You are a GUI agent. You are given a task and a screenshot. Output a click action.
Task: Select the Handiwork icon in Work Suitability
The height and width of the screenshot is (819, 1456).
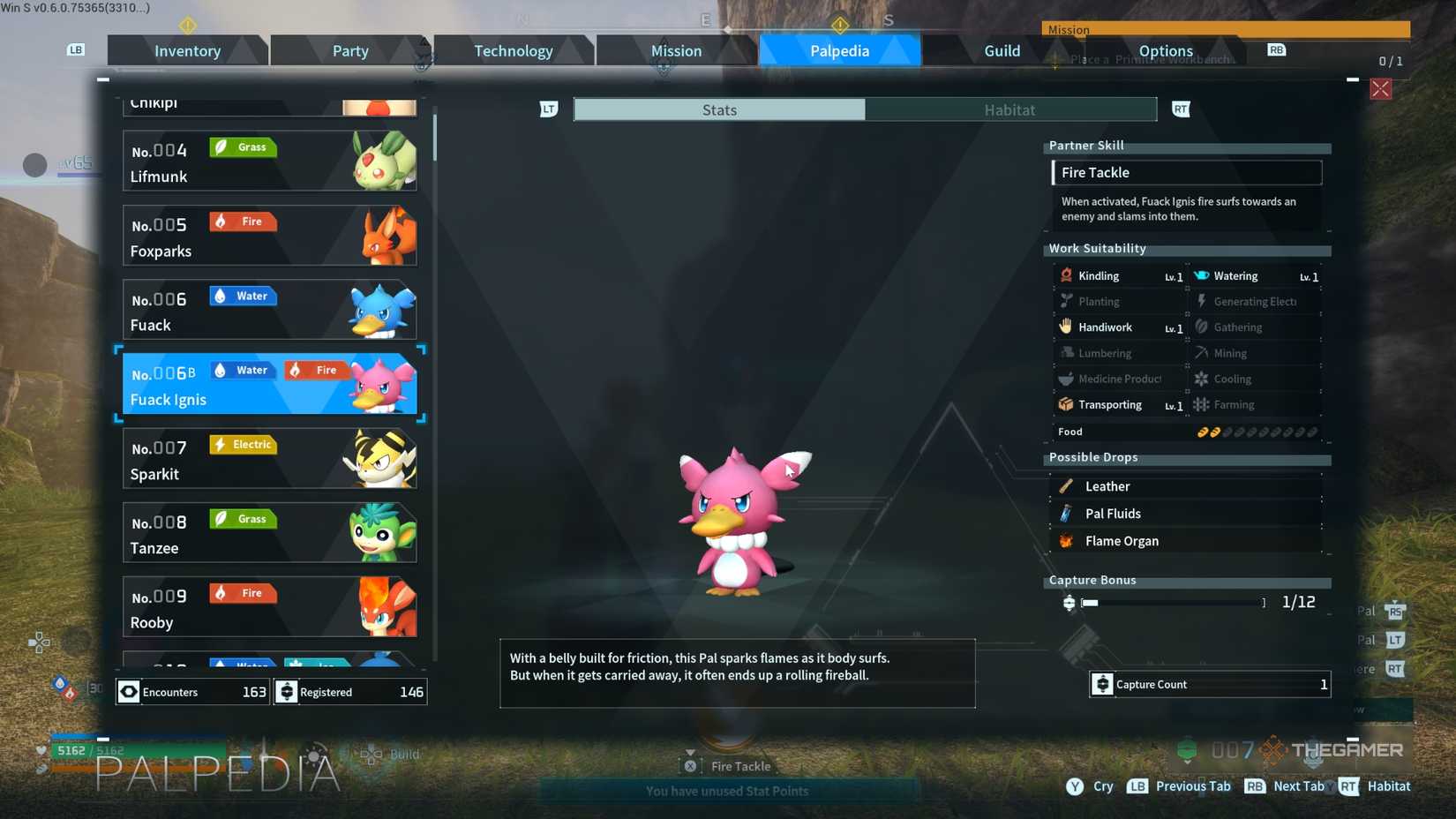[x=1067, y=327]
